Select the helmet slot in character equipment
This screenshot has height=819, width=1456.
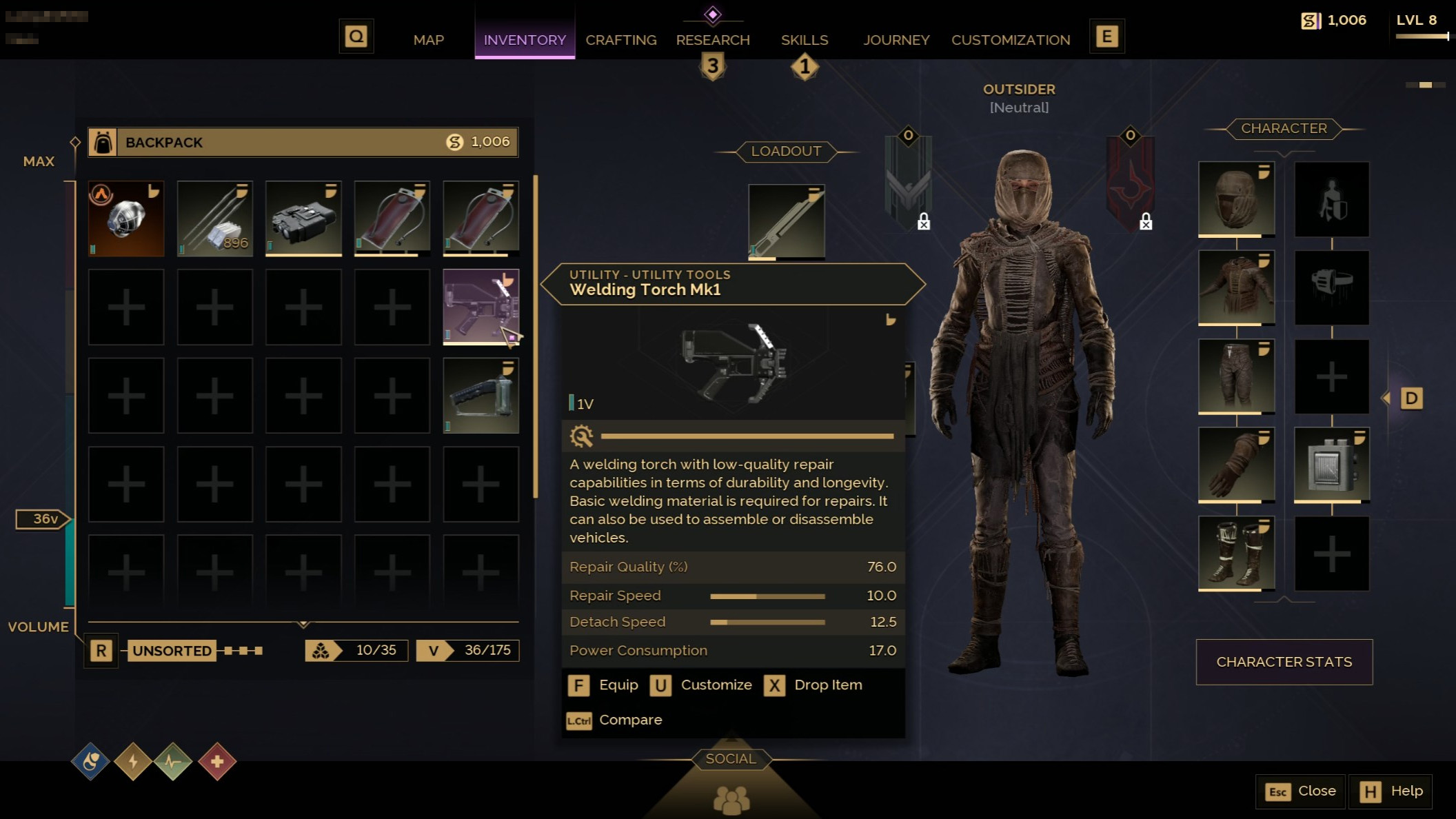(1236, 201)
